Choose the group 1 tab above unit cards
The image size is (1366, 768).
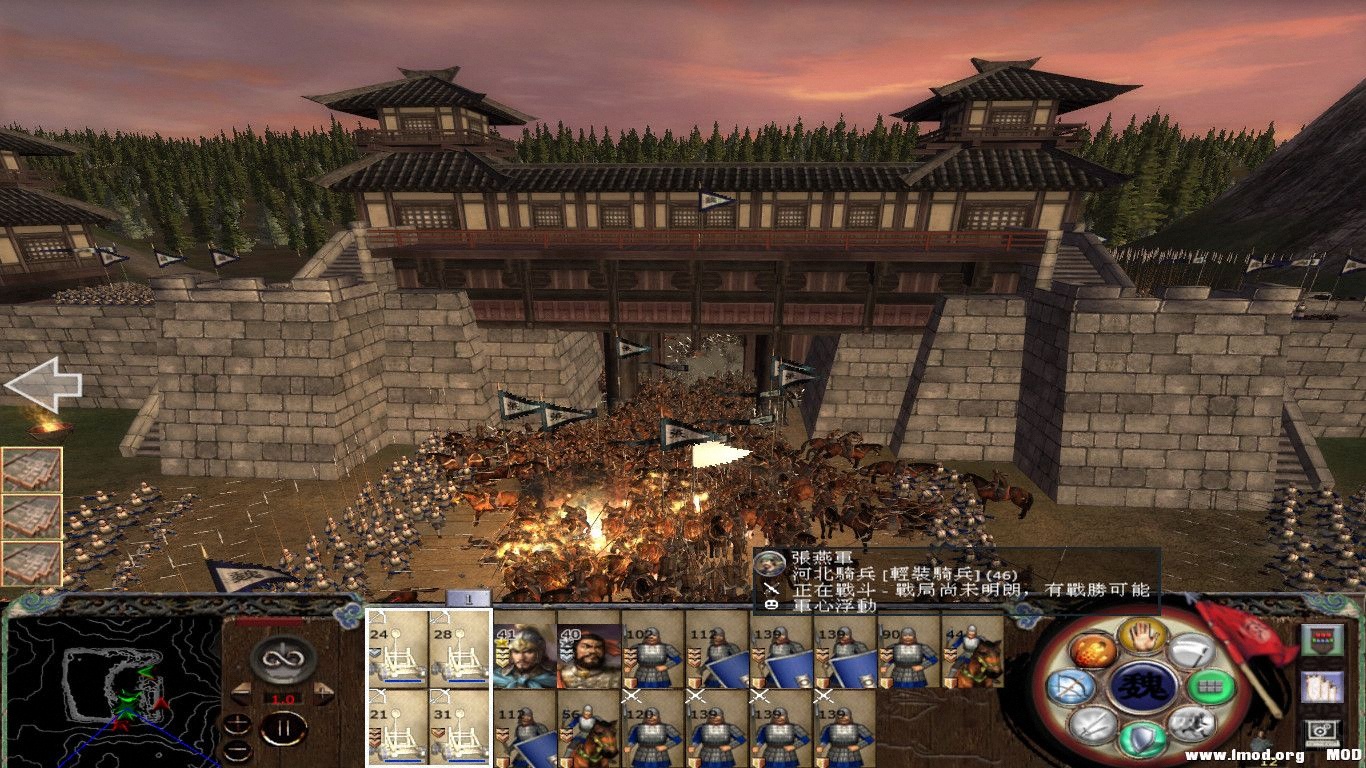tap(469, 598)
